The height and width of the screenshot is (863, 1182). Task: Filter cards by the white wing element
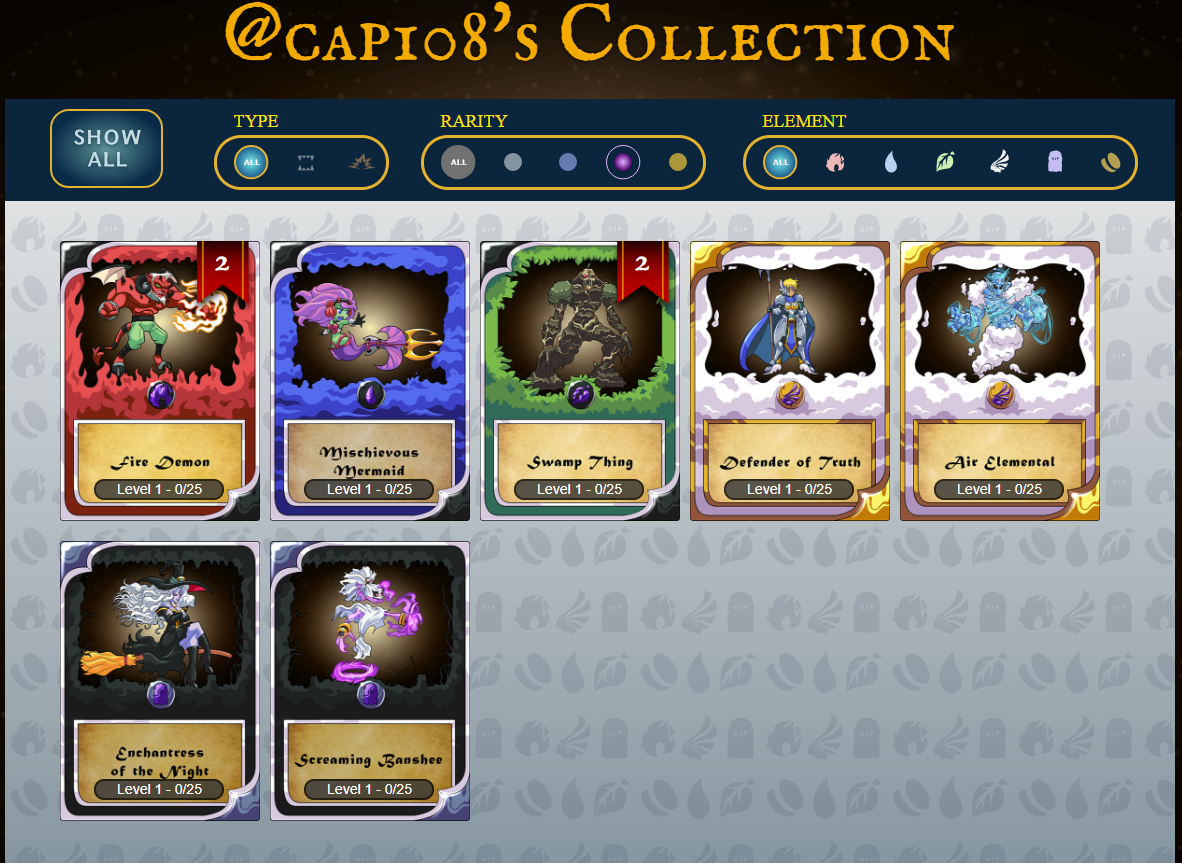click(1000, 162)
